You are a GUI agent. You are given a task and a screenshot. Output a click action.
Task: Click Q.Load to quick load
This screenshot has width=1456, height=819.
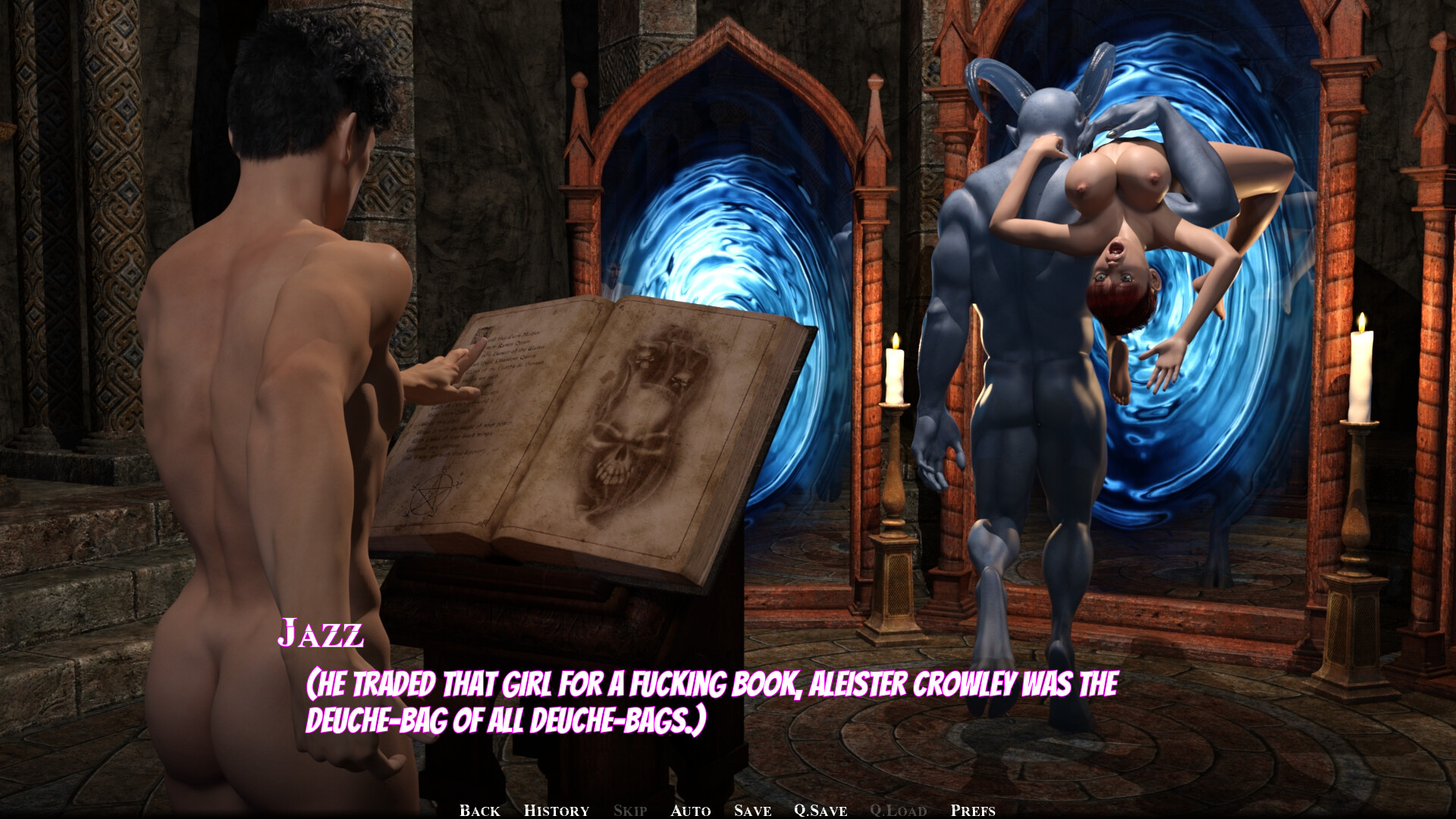pyautogui.click(x=898, y=810)
